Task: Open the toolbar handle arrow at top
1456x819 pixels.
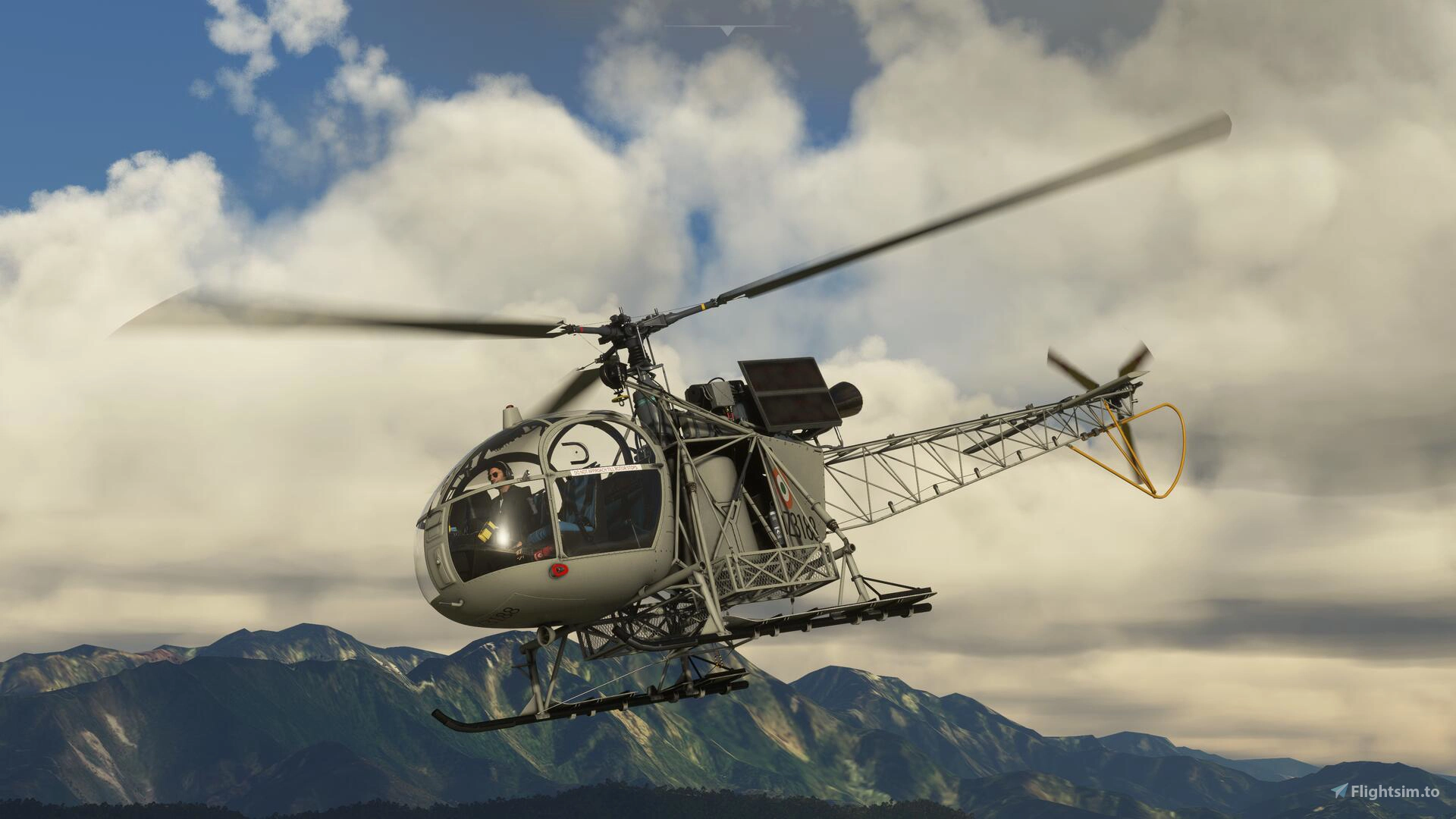Action: (727, 30)
